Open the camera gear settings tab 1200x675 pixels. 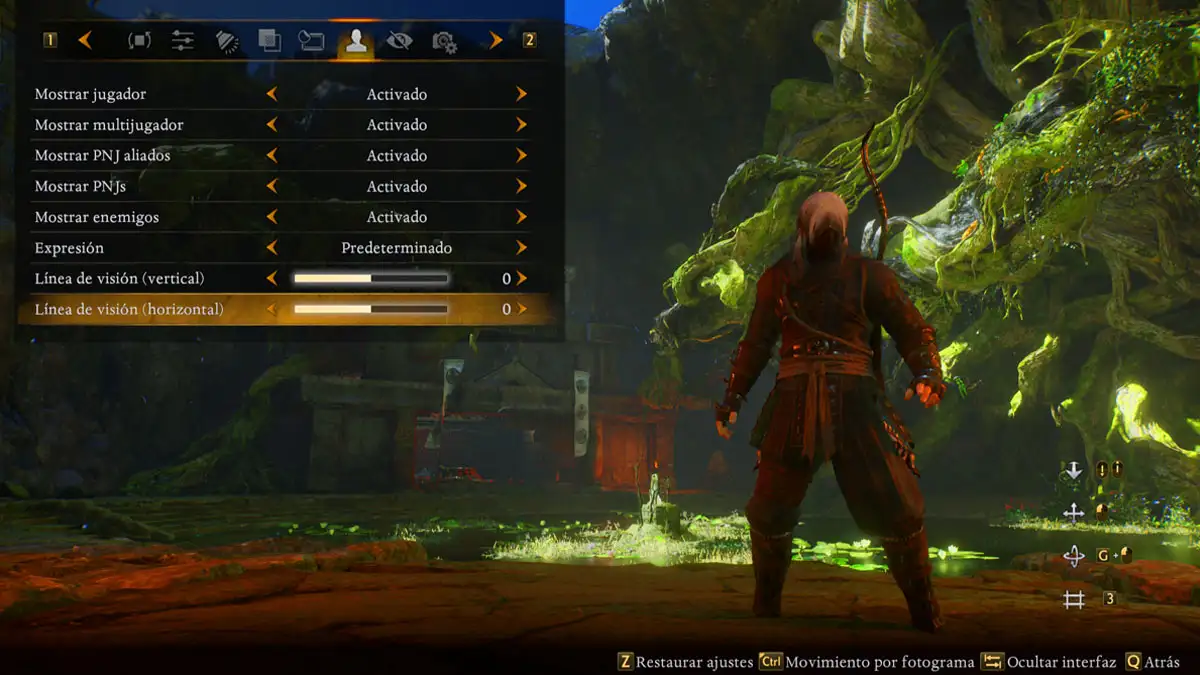pyautogui.click(x=444, y=42)
